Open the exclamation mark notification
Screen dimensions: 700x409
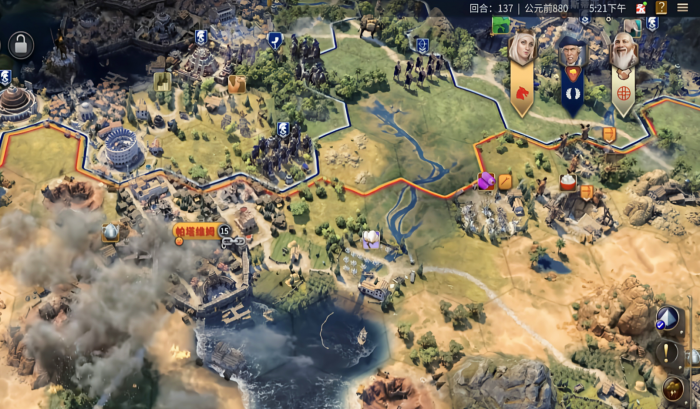[669, 352]
